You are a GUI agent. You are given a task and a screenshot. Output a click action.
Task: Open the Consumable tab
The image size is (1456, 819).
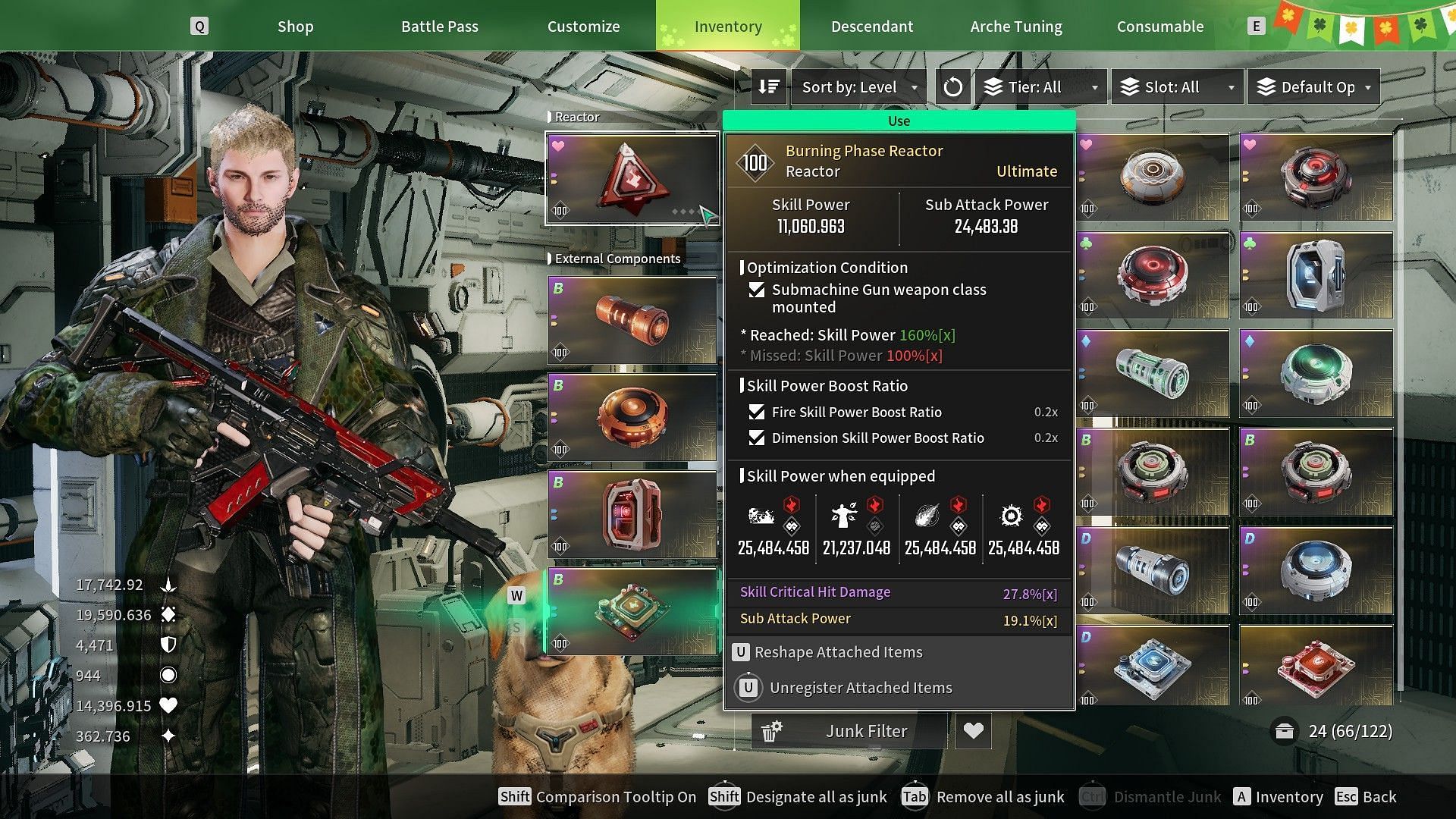coord(1159,27)
